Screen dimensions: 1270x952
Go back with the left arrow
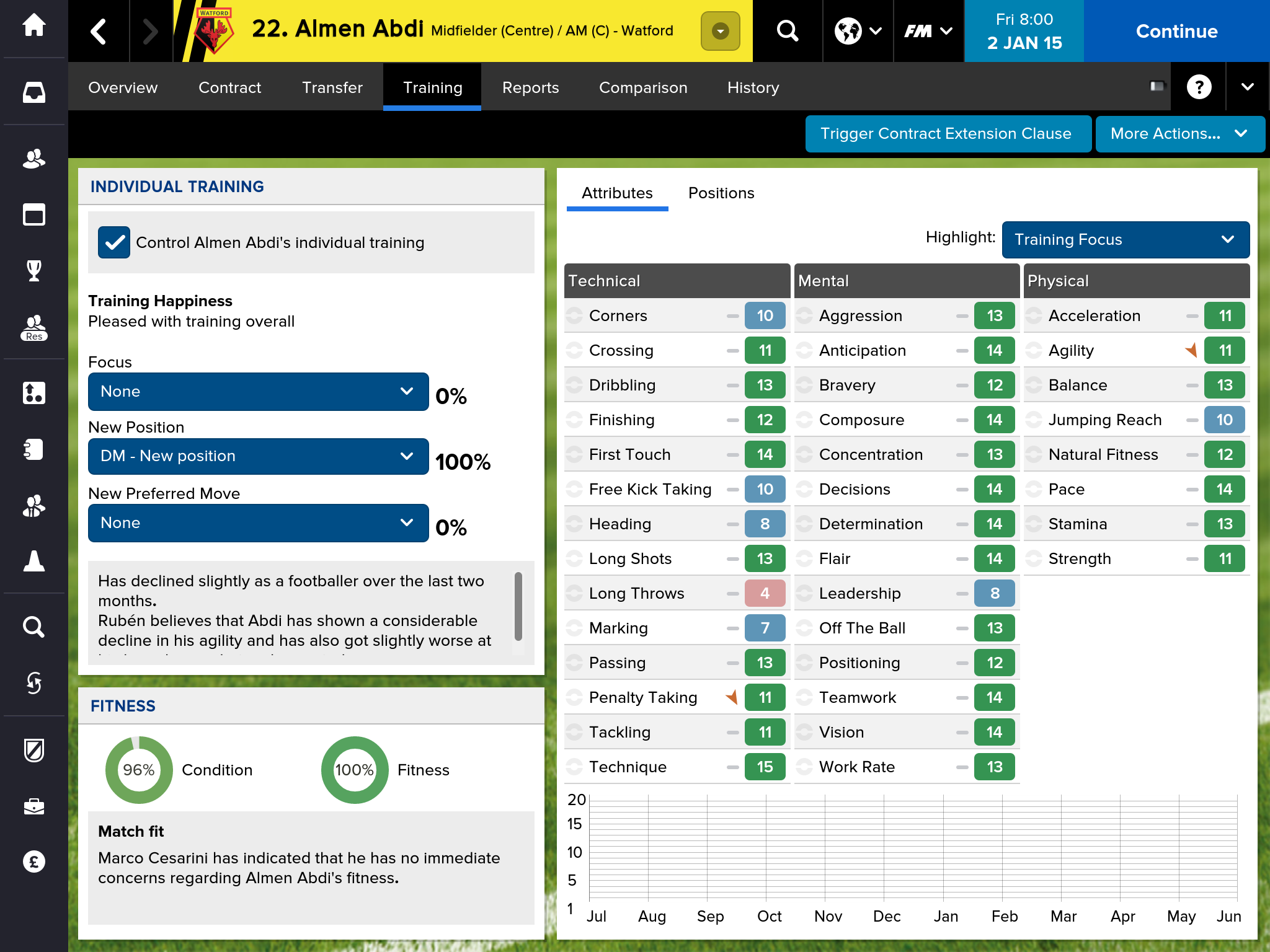coord(99,31)
